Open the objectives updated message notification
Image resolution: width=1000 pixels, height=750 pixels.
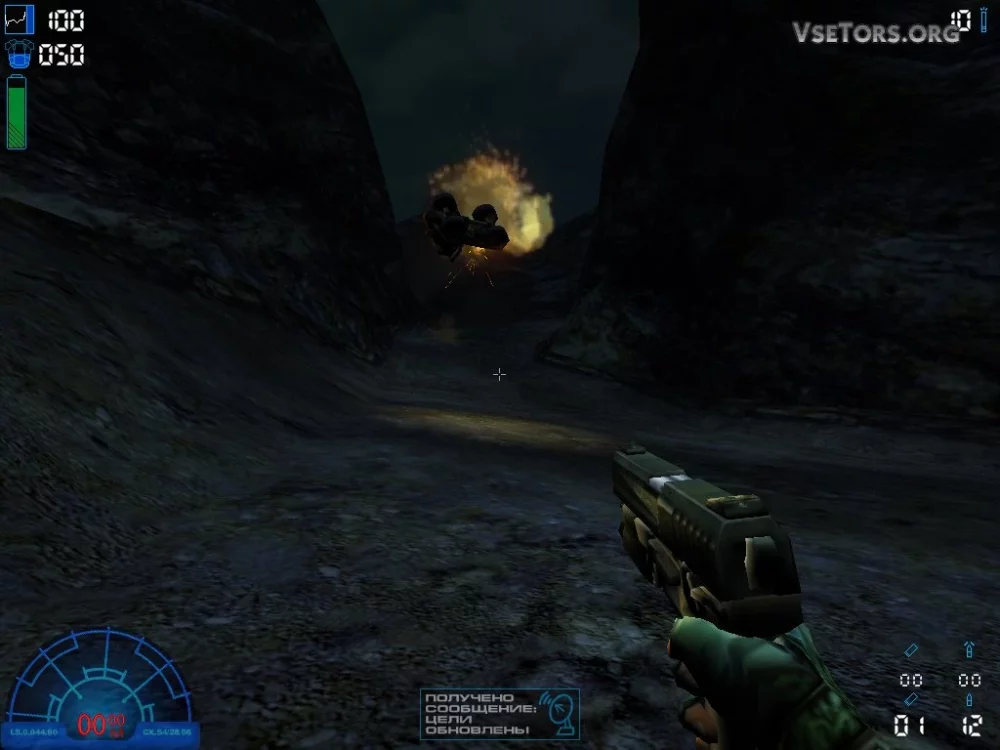500,714
